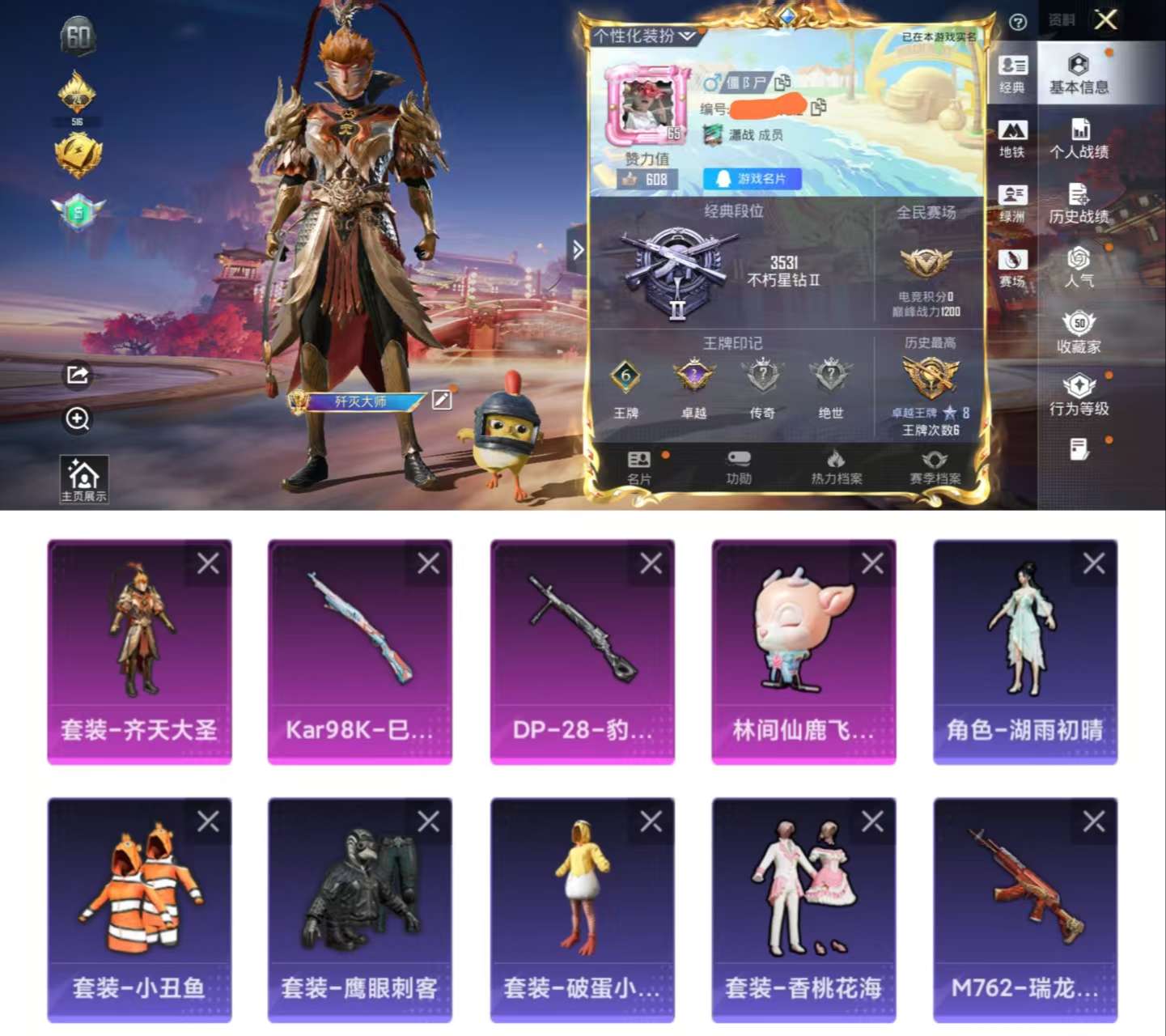Click the QQ penguin icon on 游戏名片
This screenshot has width=1166, height=1036.
725,179
